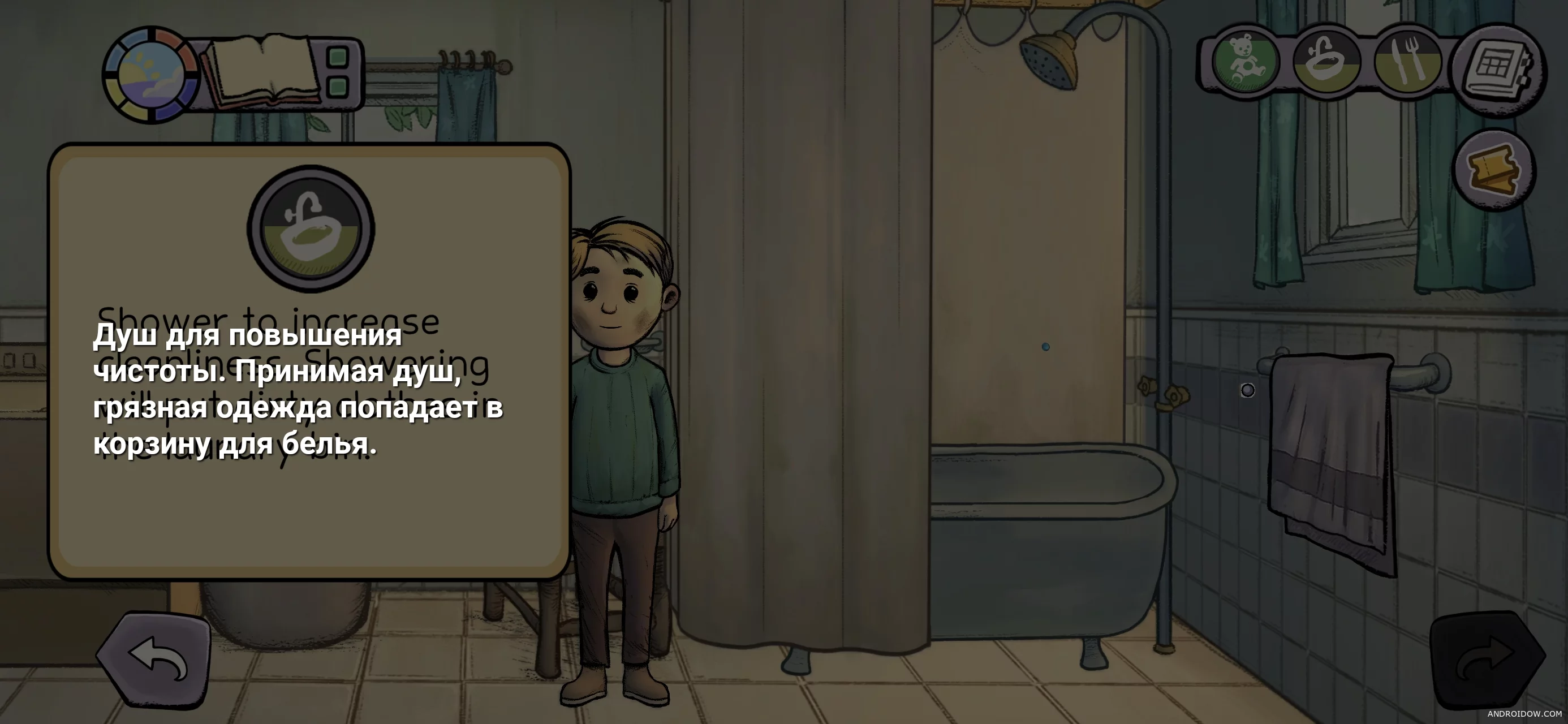Click the back arrow button
The height and width of the screenshot is (724, 1568).
click(154, 660)
